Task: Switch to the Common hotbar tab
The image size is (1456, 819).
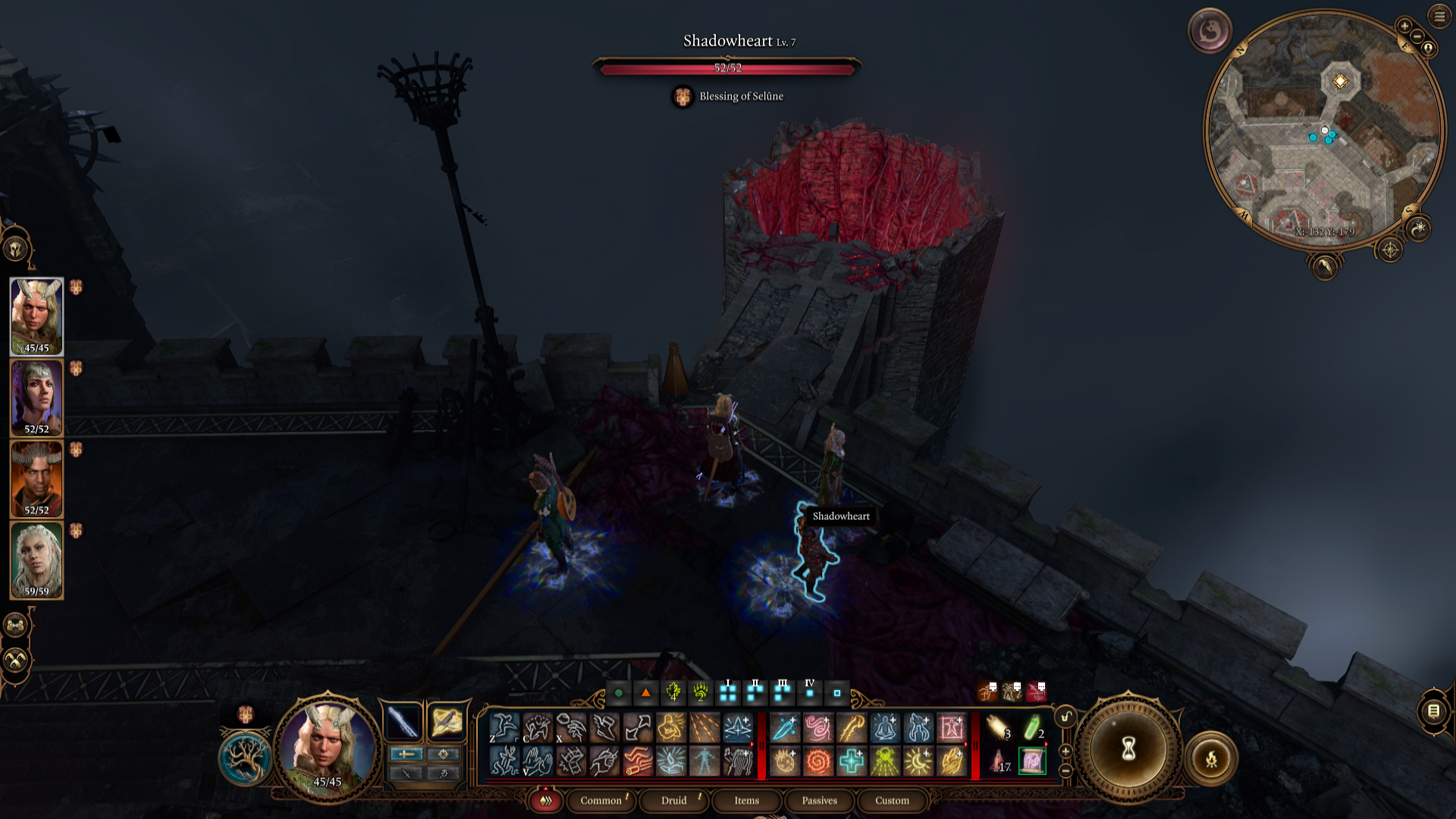Action: pos(601,800)
